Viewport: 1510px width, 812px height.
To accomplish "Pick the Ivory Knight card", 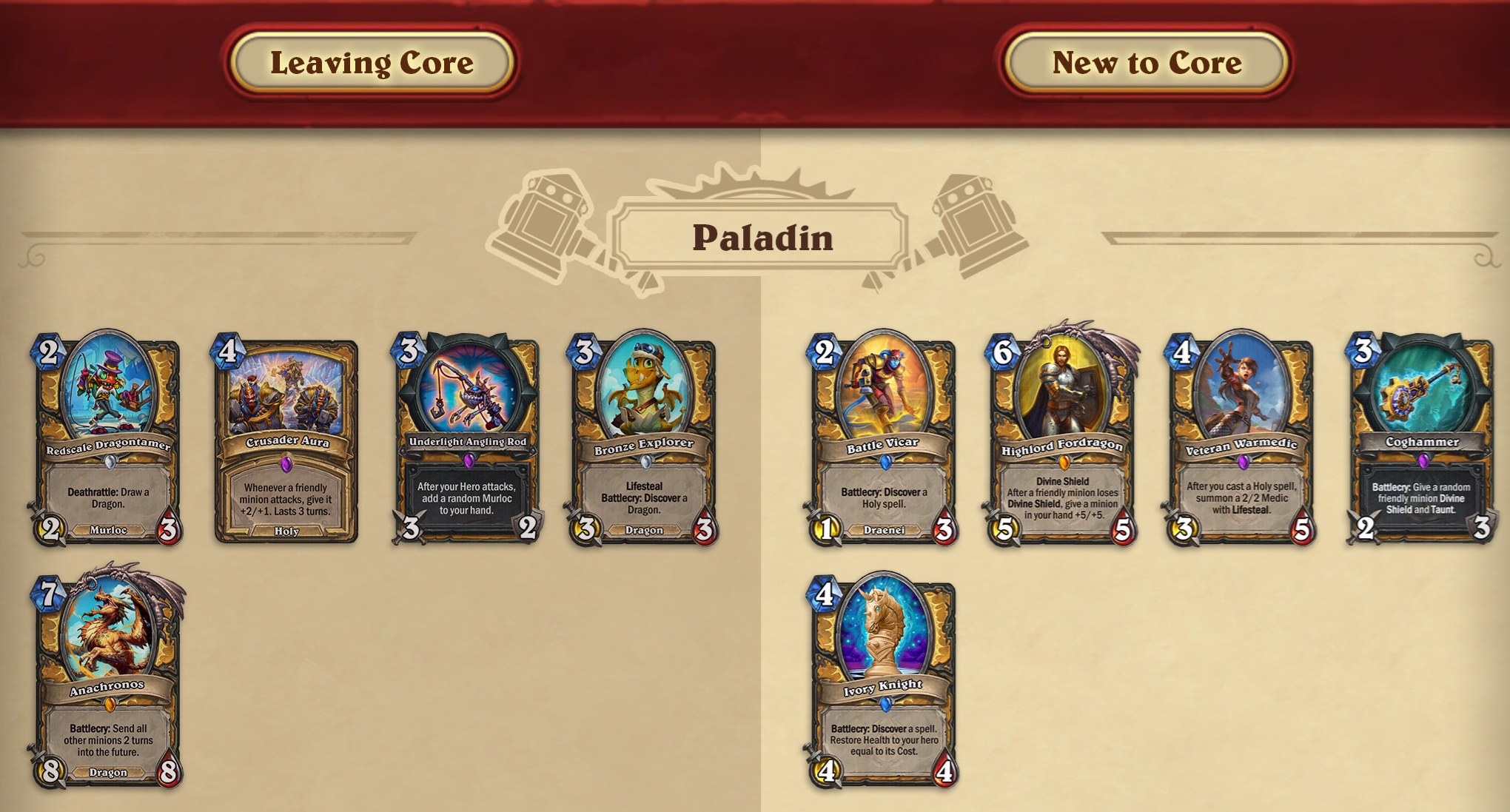I will pos(883,682).
